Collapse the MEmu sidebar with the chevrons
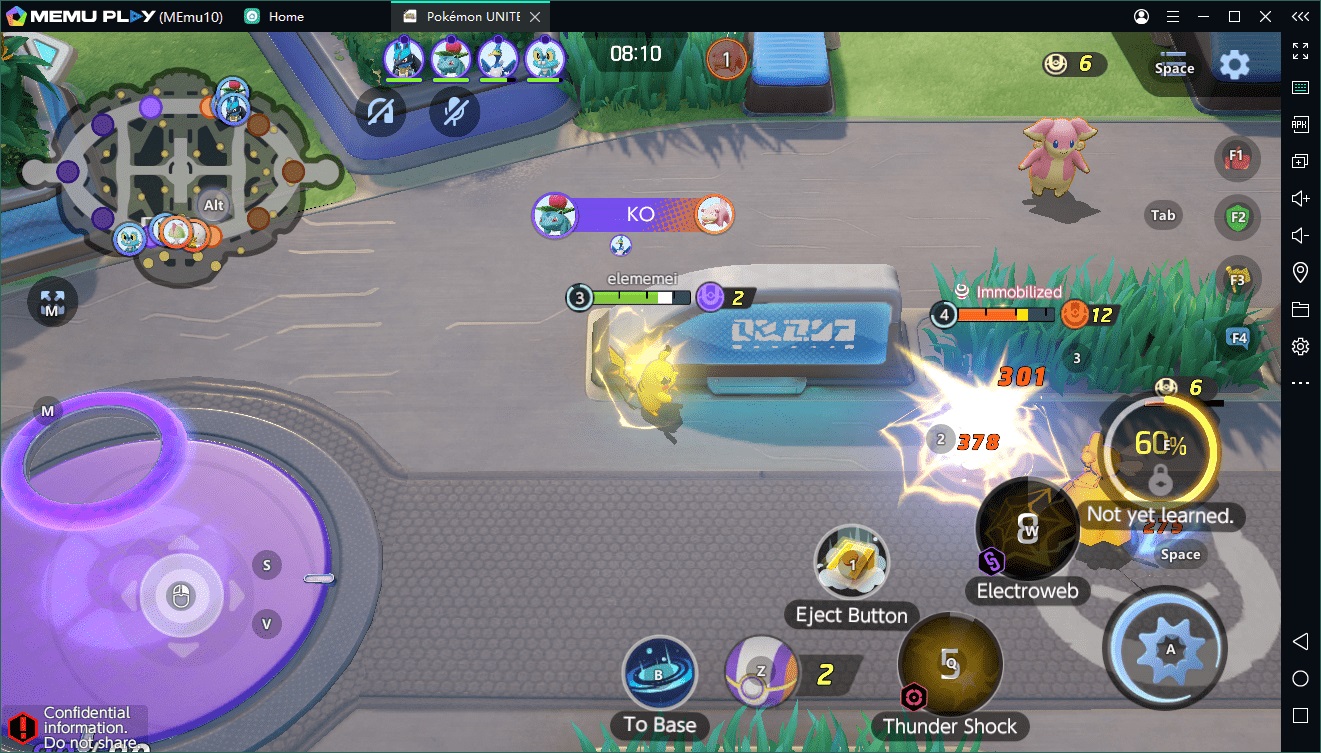 [x=1300, y=16]
